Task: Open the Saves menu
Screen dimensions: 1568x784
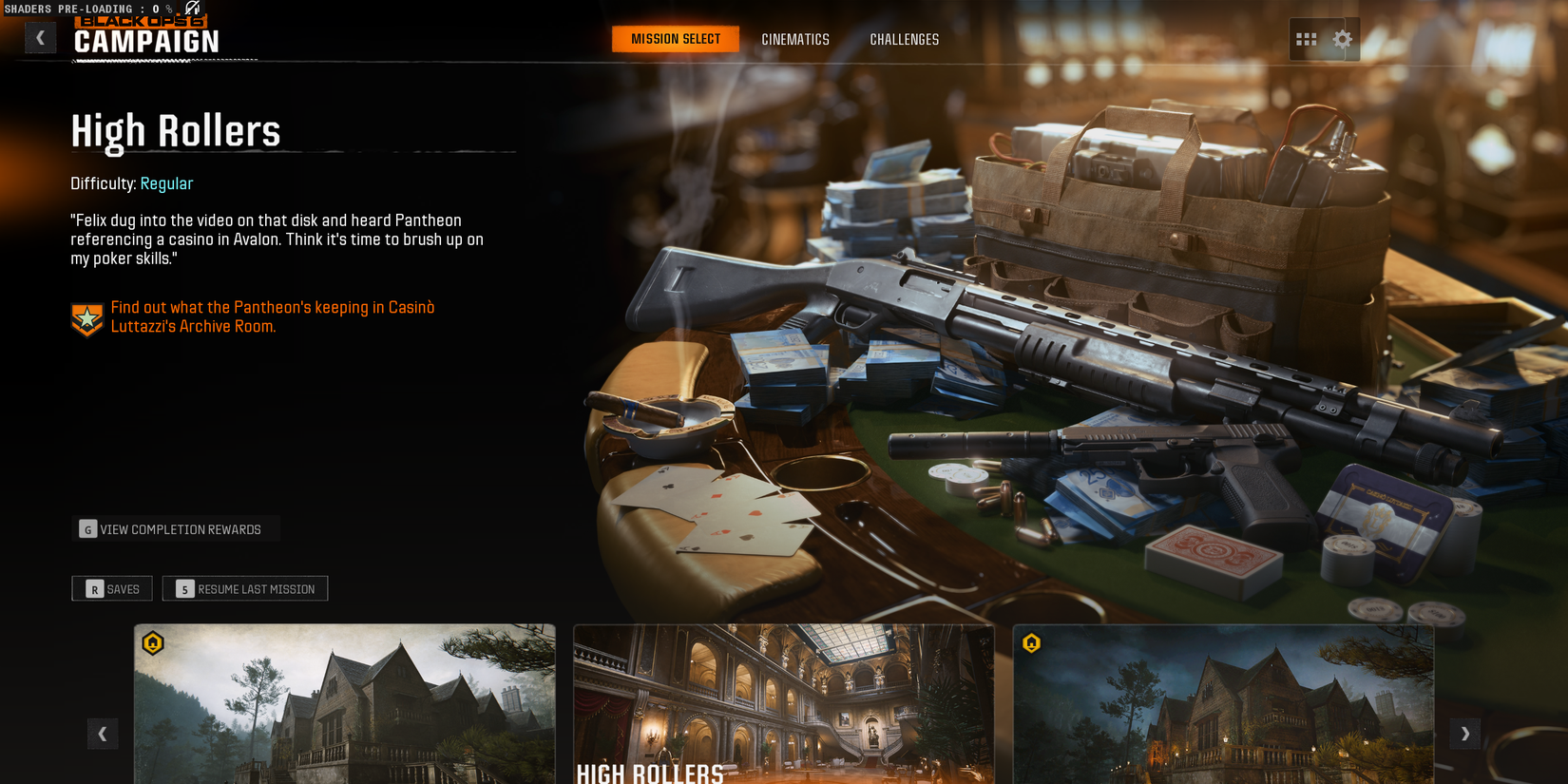Action: click(111, 588)
